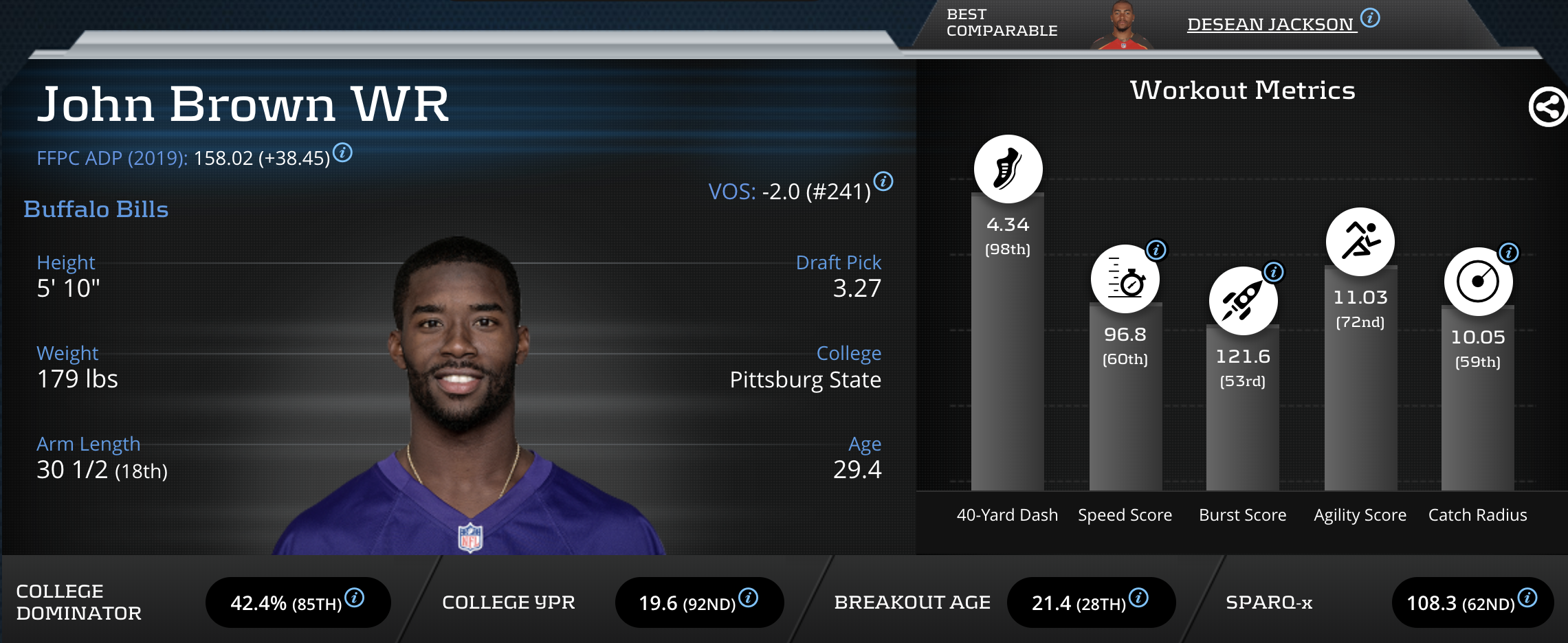1568x643 pixels.
Task: Open the VOS info tooltip icon
Action: tap(883, 181)
